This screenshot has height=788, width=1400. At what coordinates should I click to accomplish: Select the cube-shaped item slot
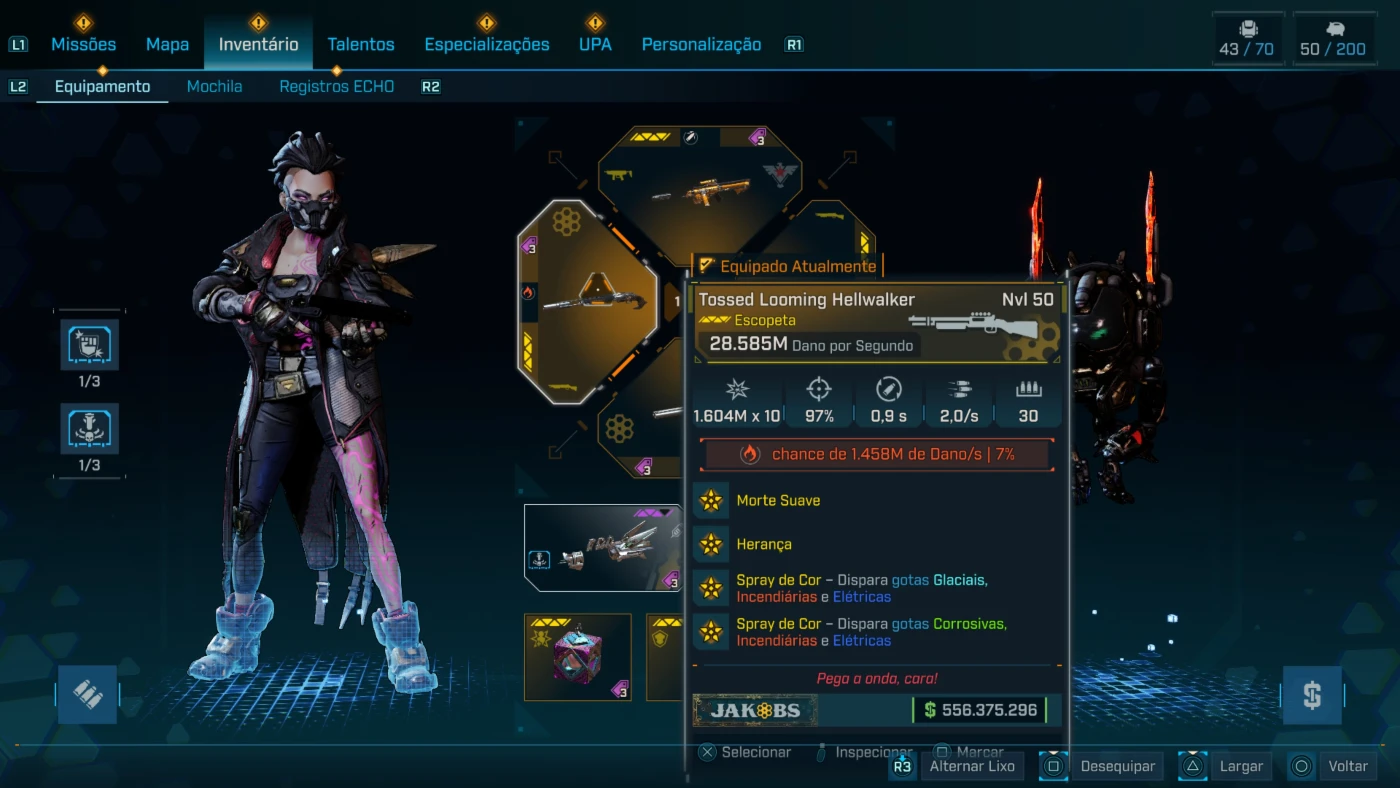[x=577, y=657]
